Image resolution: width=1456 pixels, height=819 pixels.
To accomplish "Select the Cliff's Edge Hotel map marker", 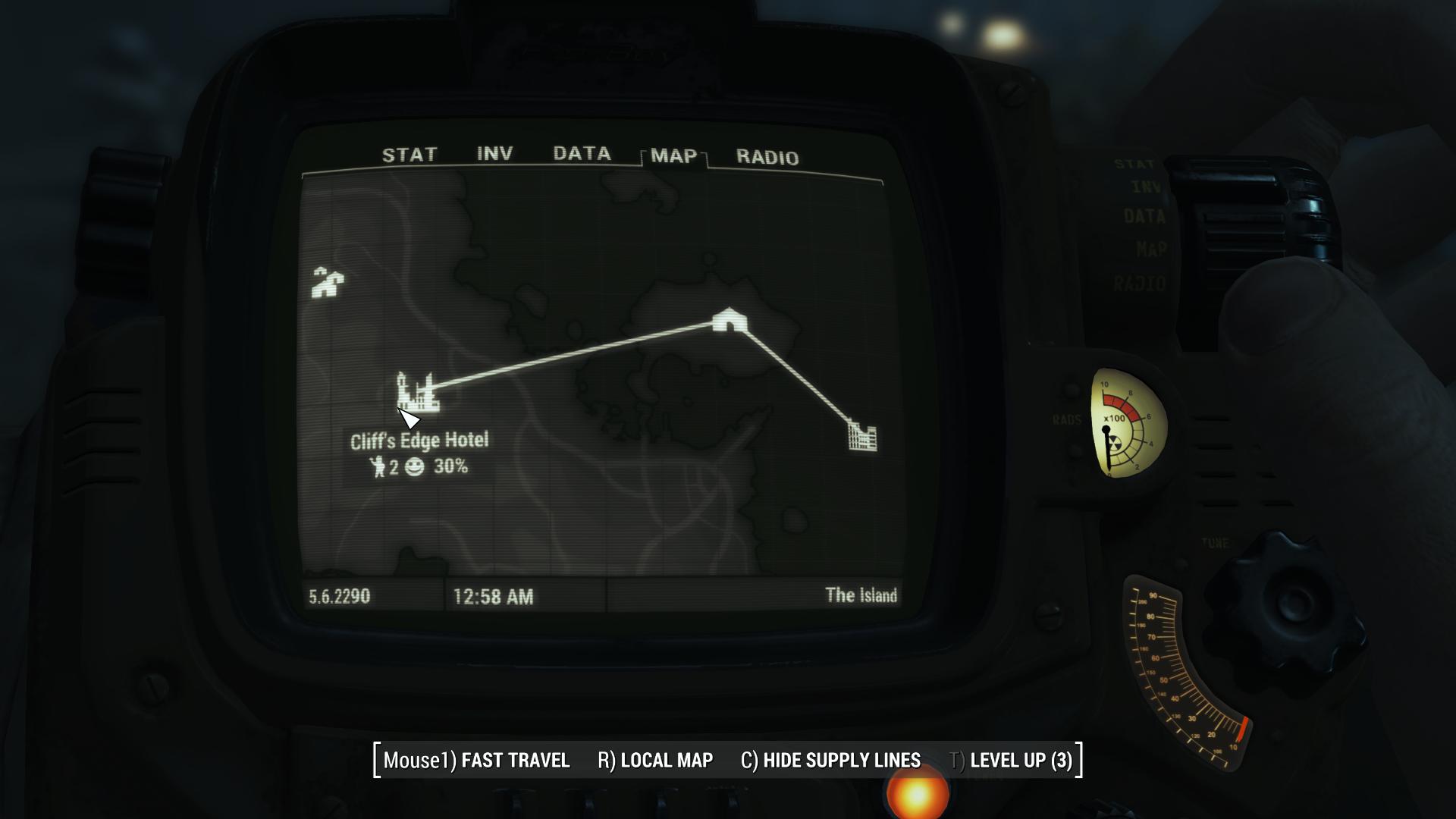I will pos(417,392).
